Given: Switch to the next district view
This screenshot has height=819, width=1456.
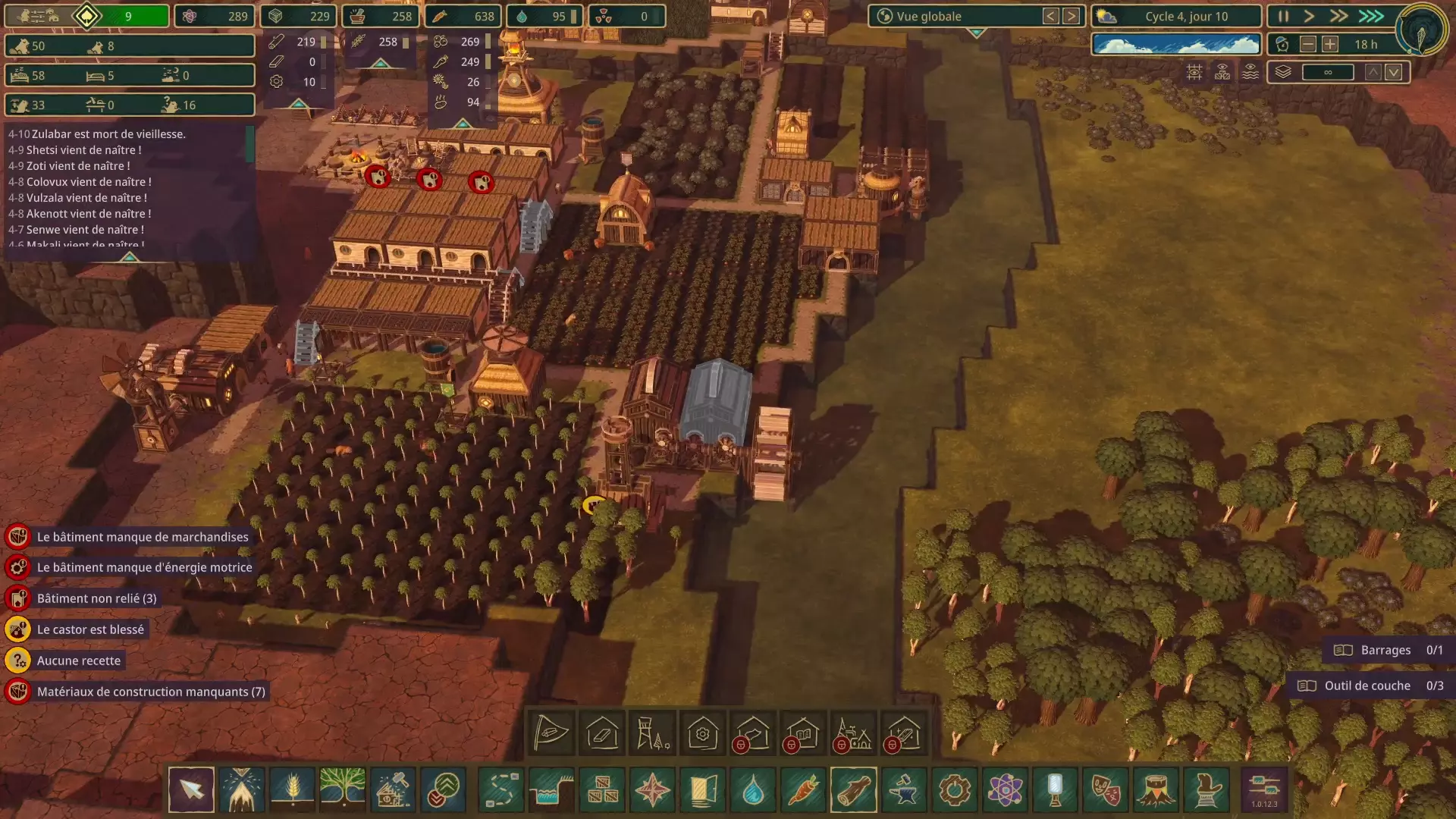Looking at the screenshot, I should point(1071,16).
